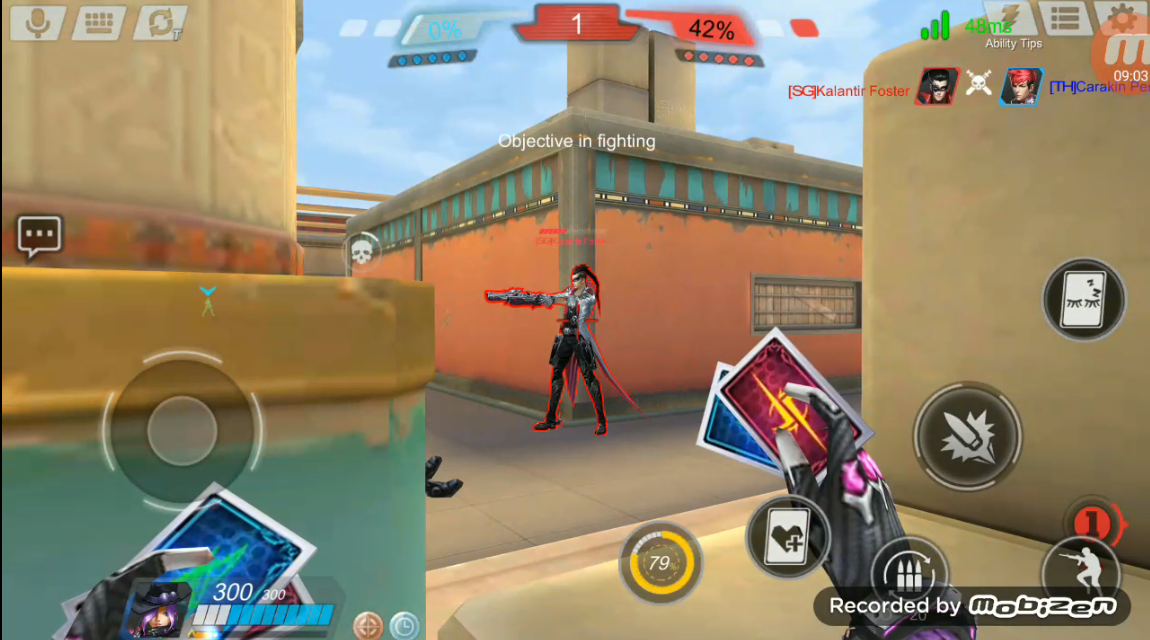The image size is (1150, 640).
Task: Activate the 79% ultimate charge button
Action: click(660, 561)
